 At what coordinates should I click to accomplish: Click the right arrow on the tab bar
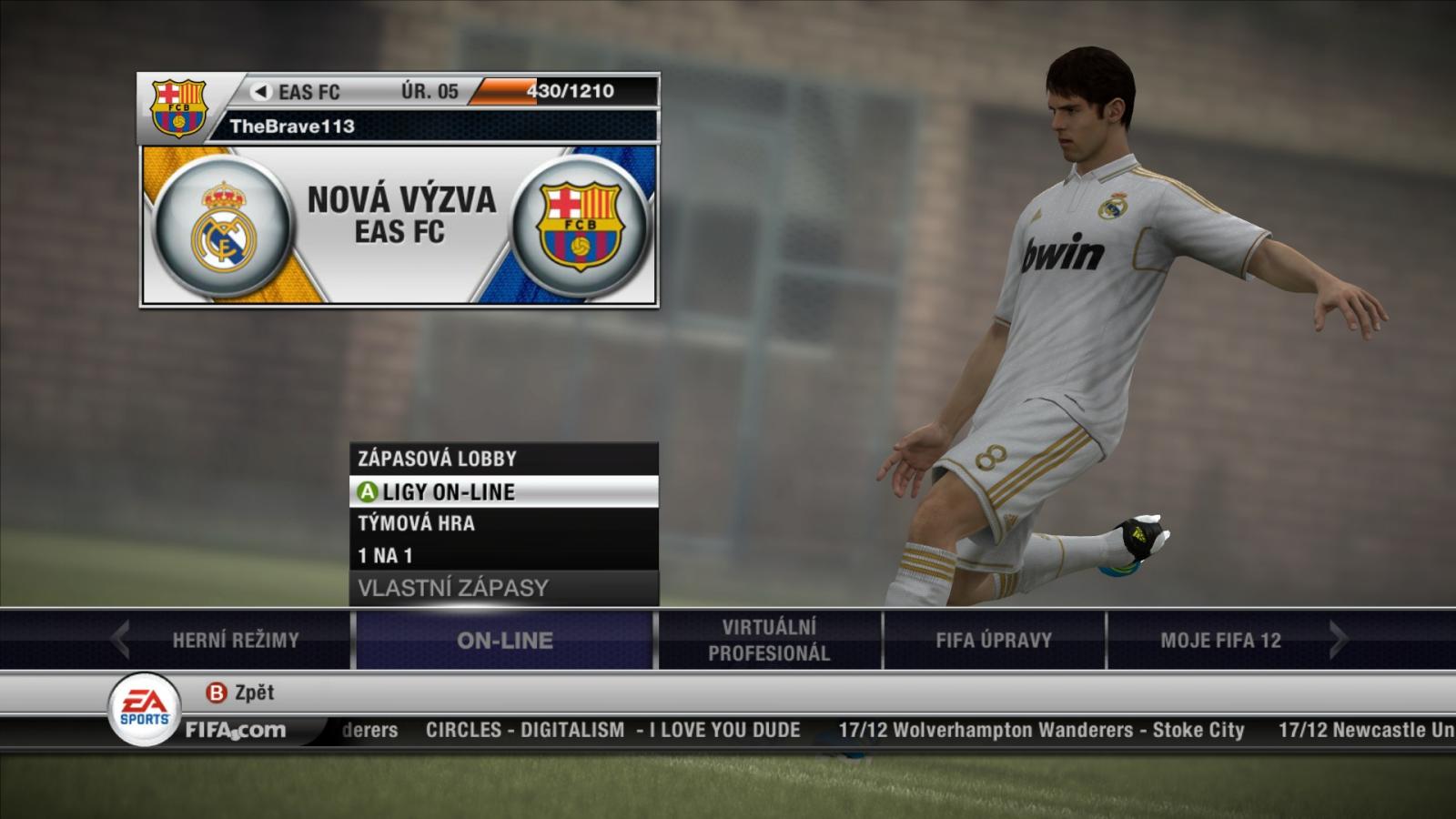tap(1337, 639)
